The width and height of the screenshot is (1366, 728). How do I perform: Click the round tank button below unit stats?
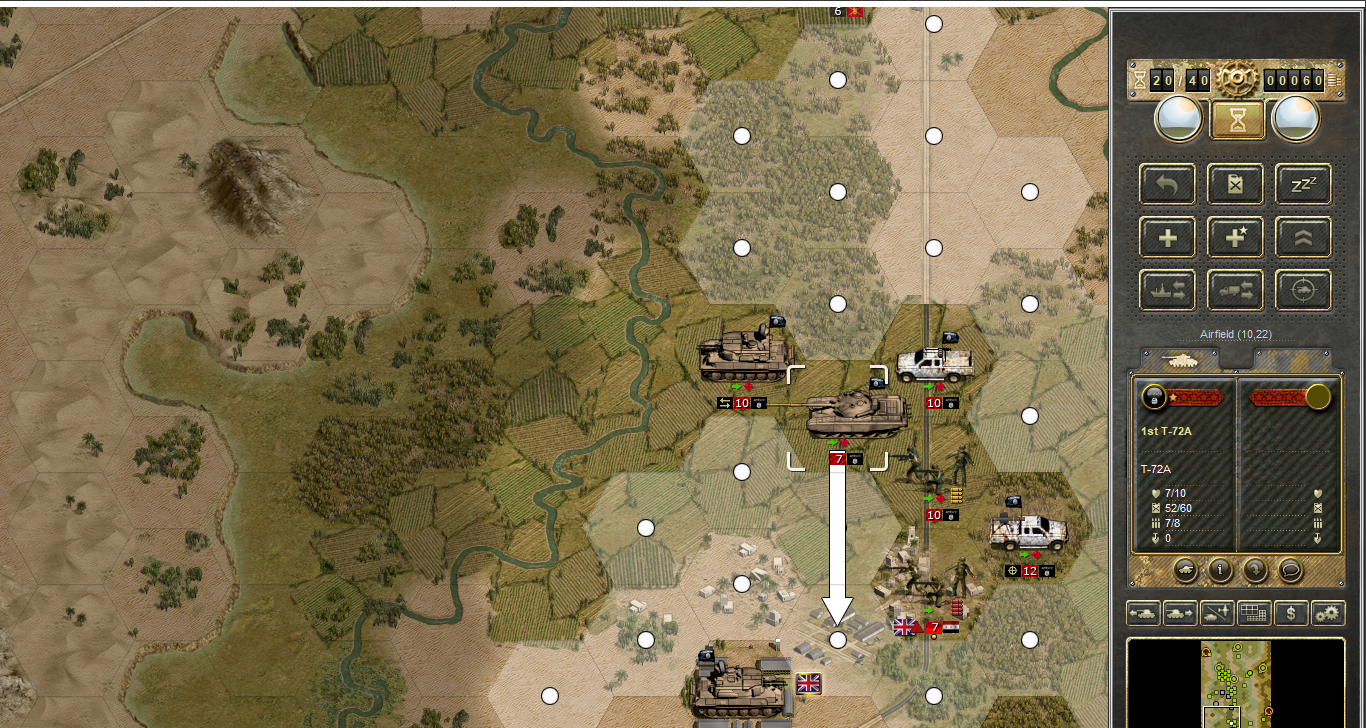[x=1184, y=569]
